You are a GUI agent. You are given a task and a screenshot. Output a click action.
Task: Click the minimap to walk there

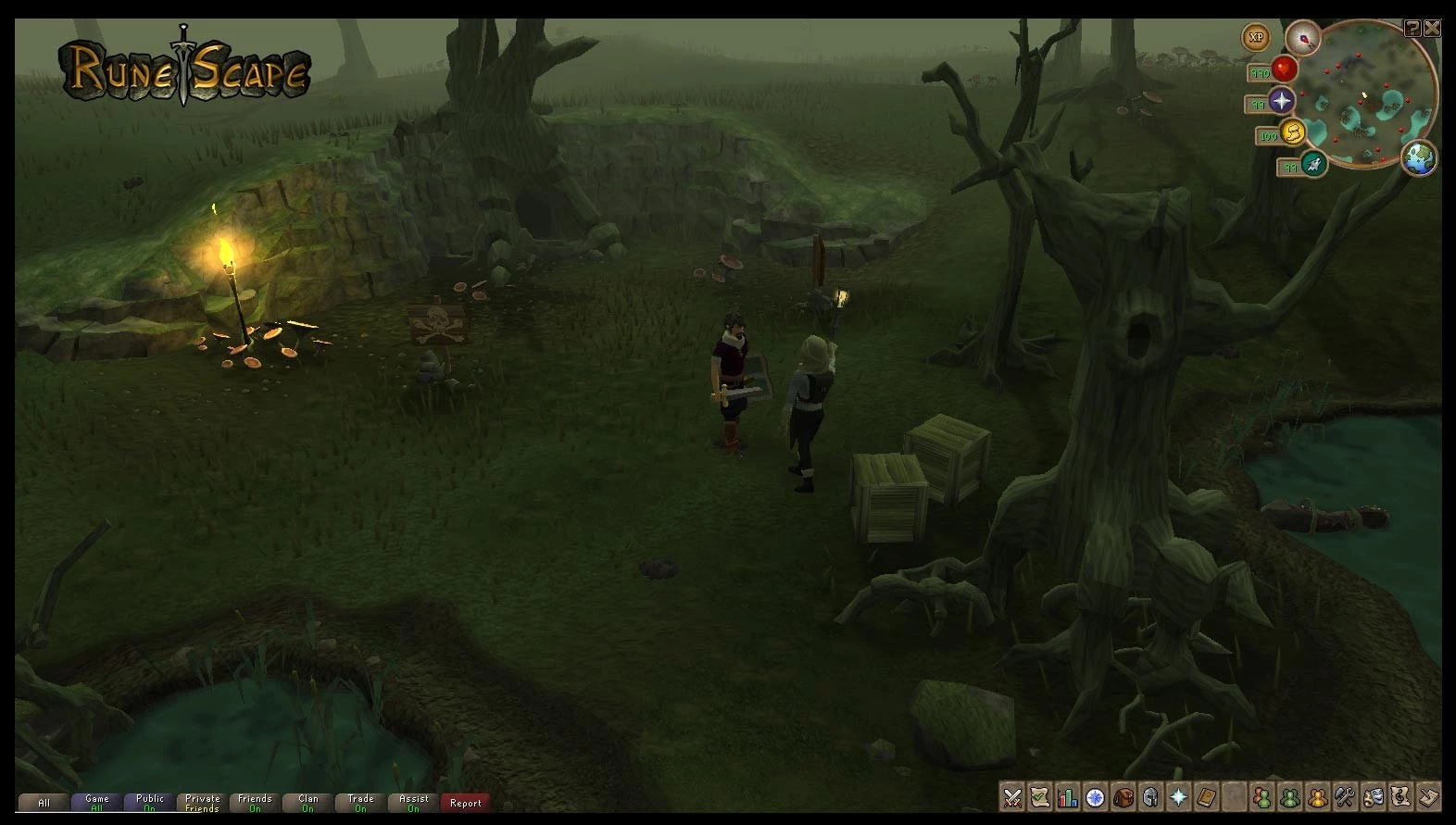[x=1366, y=102]
